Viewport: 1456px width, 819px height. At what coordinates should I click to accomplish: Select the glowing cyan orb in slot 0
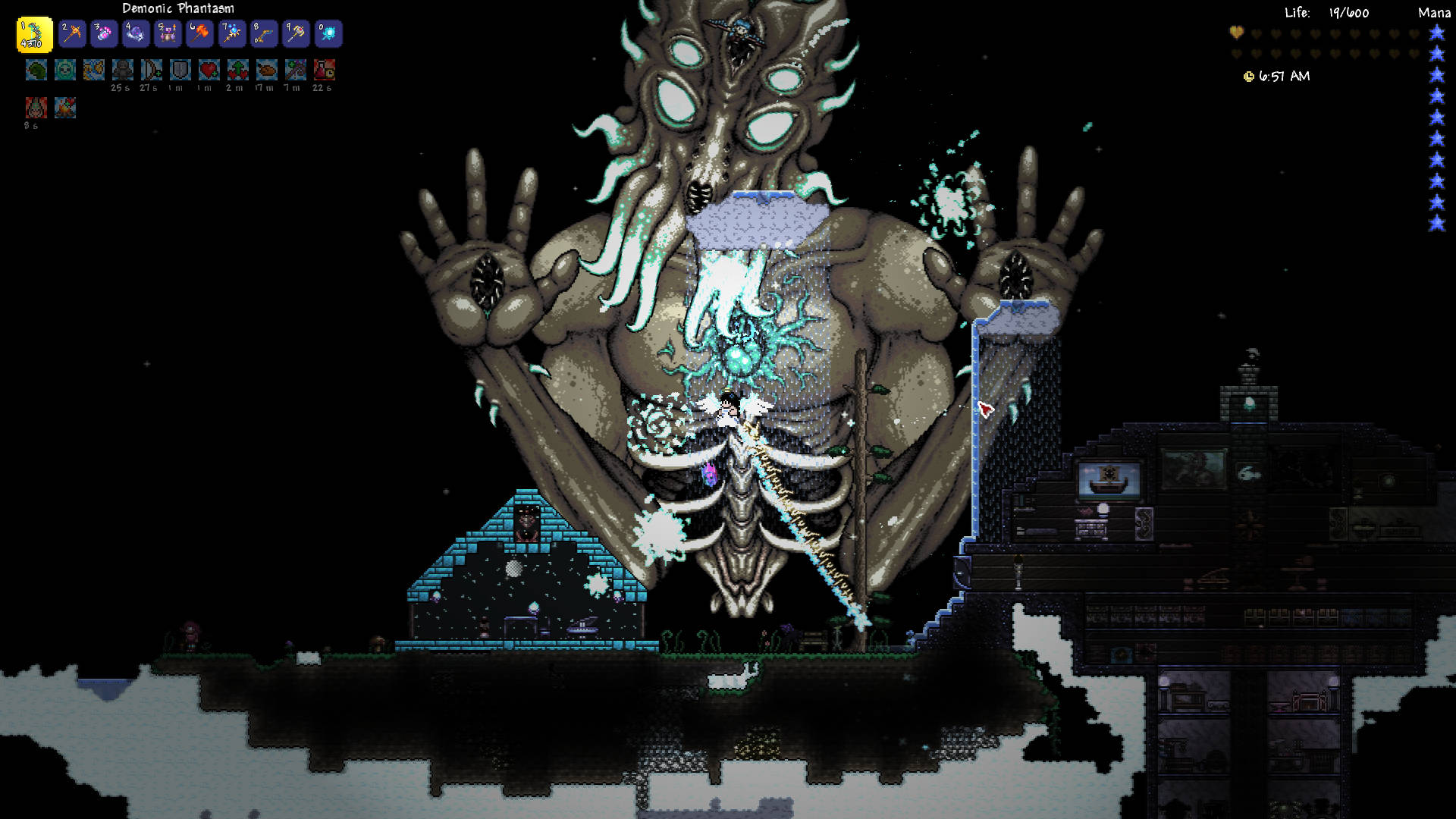328,34
